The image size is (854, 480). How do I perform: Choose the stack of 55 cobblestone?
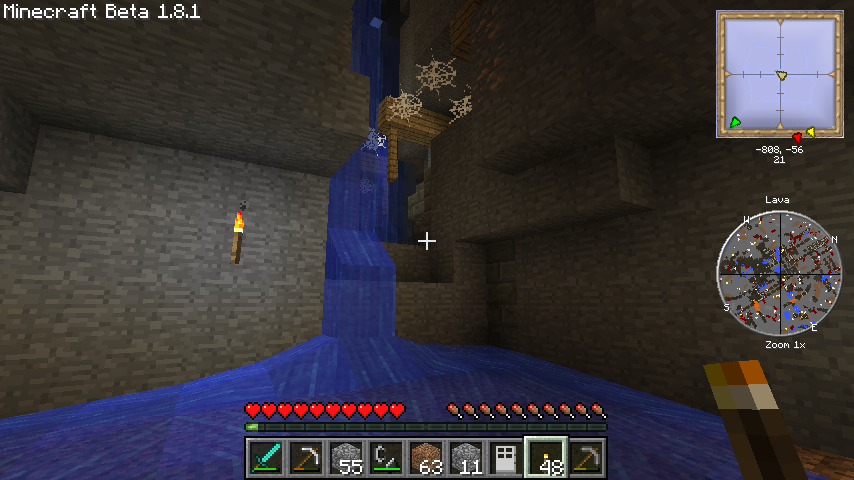pos(346,458)
